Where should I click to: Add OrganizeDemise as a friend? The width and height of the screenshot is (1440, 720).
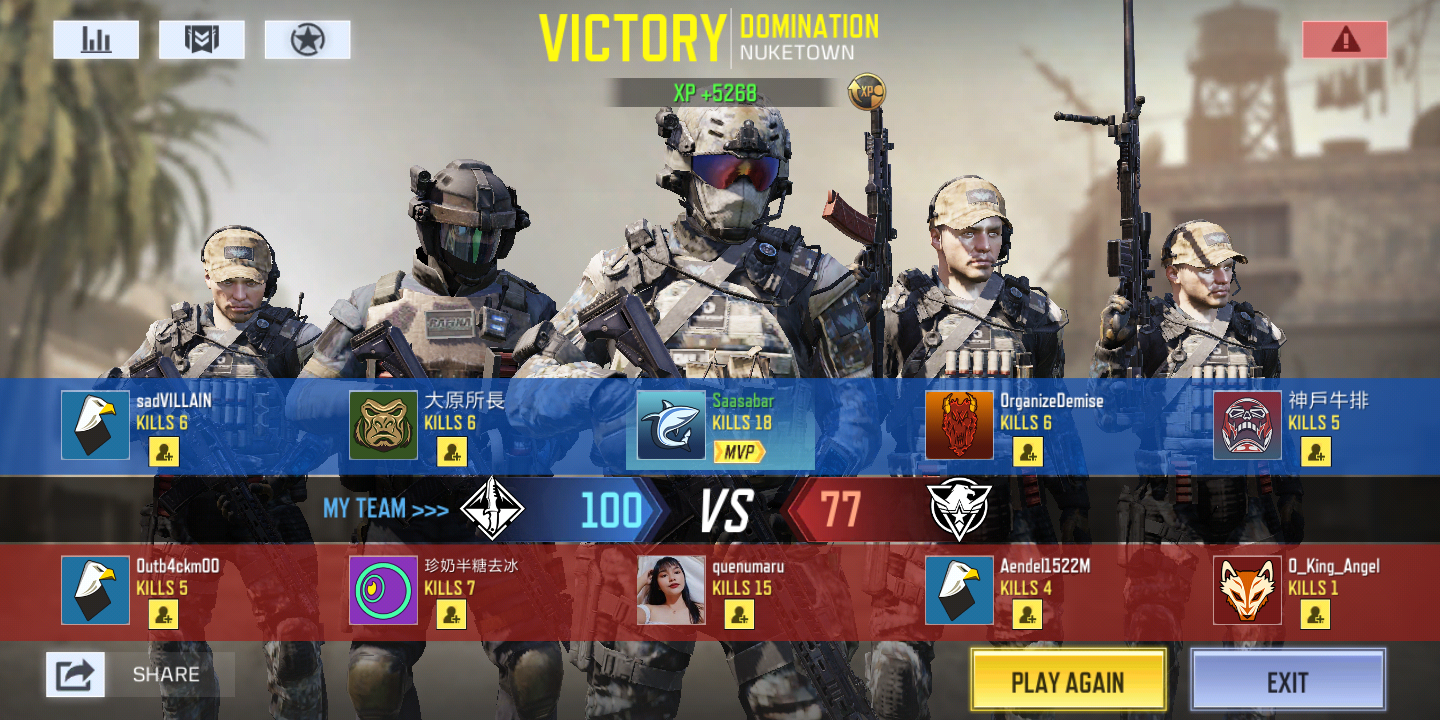coord(1028,452)
